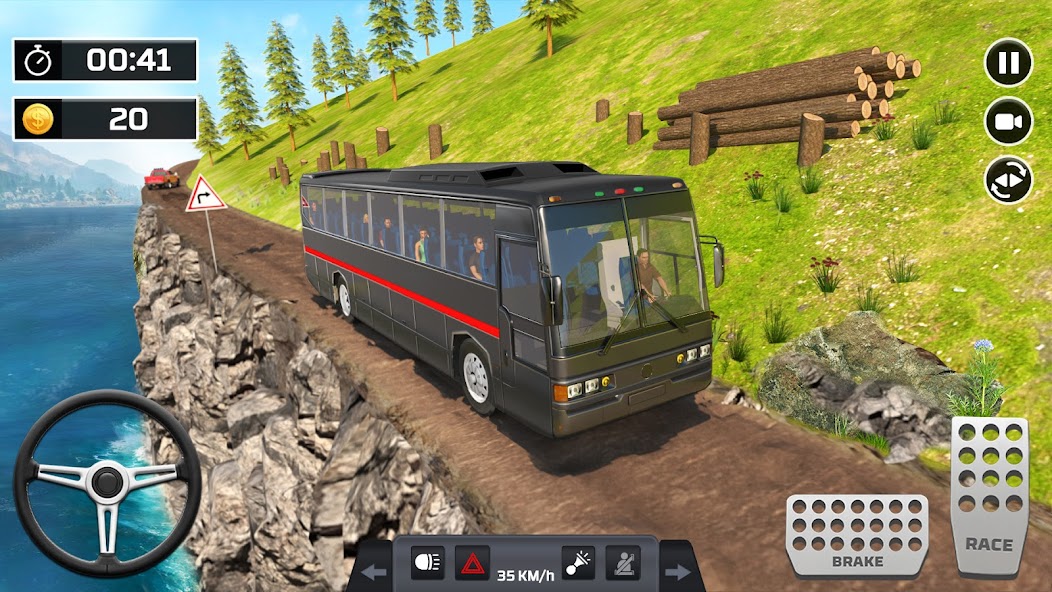
Task: Turn on the hazard warning lights
Action: pos(472,563)
